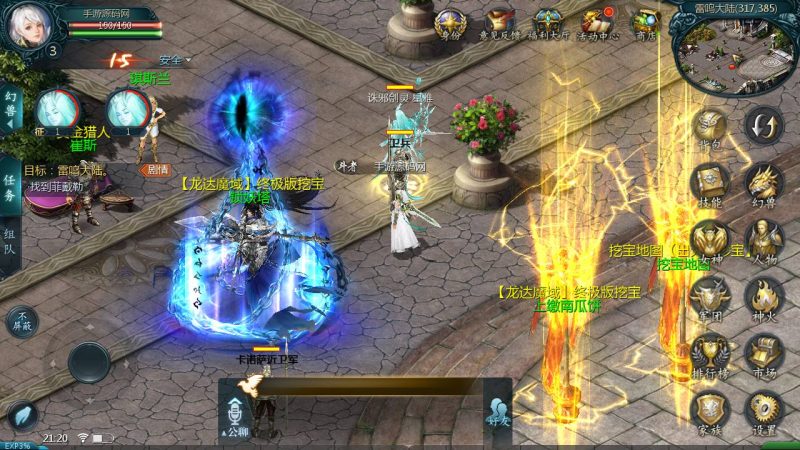
Task: Open the 女神 goddess menu
Action: pyautogui.click(x=710, y=240)
